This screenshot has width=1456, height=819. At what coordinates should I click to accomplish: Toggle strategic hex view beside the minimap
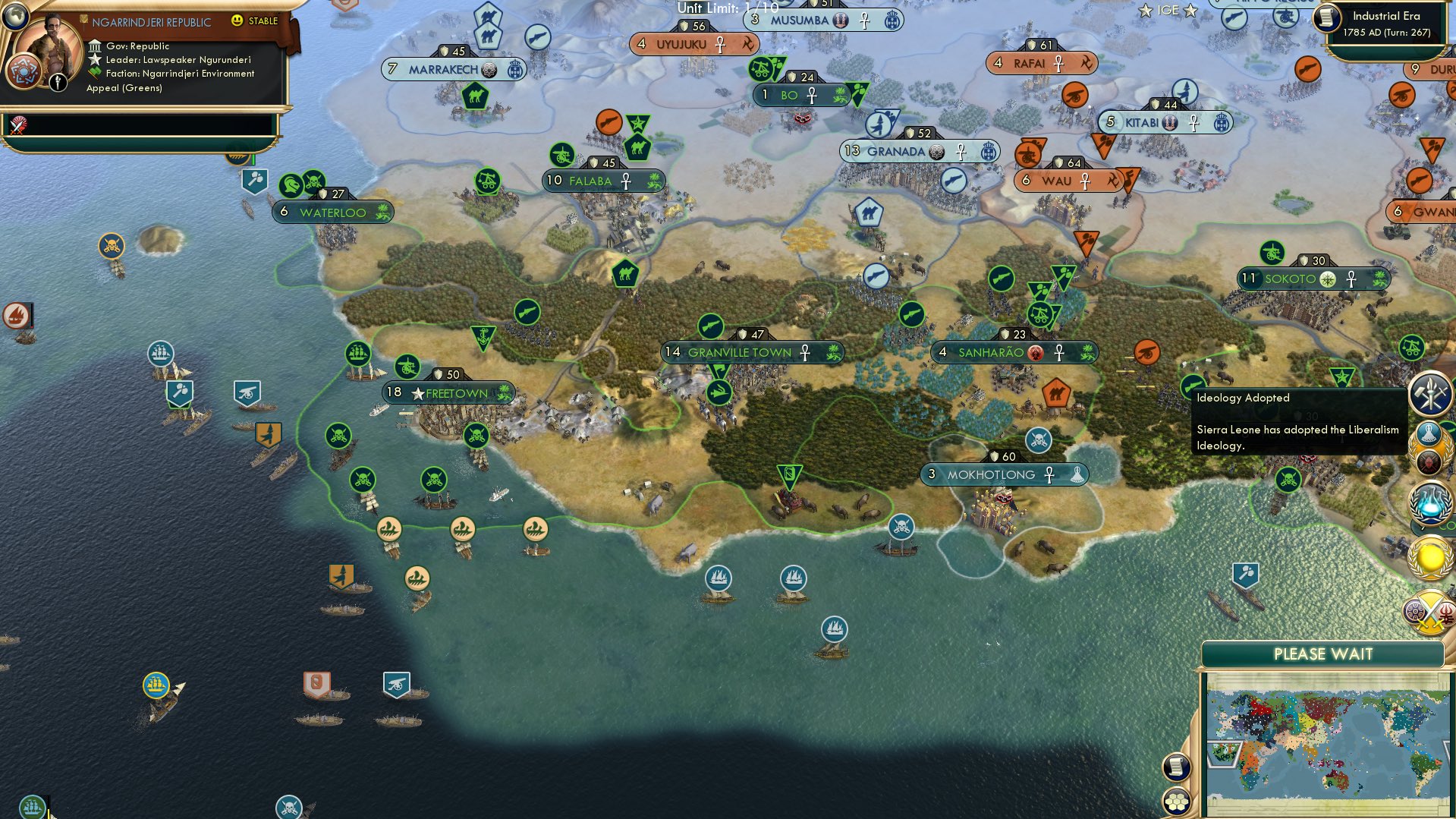pos(1176,801)
